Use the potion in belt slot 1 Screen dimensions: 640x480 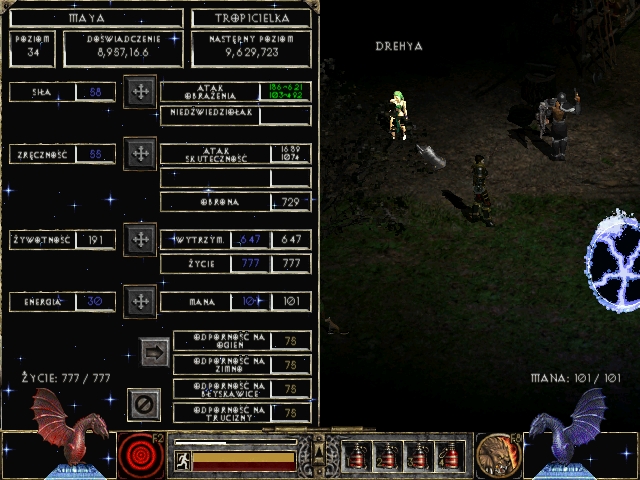pyautogui.click(x=354, y=456)
